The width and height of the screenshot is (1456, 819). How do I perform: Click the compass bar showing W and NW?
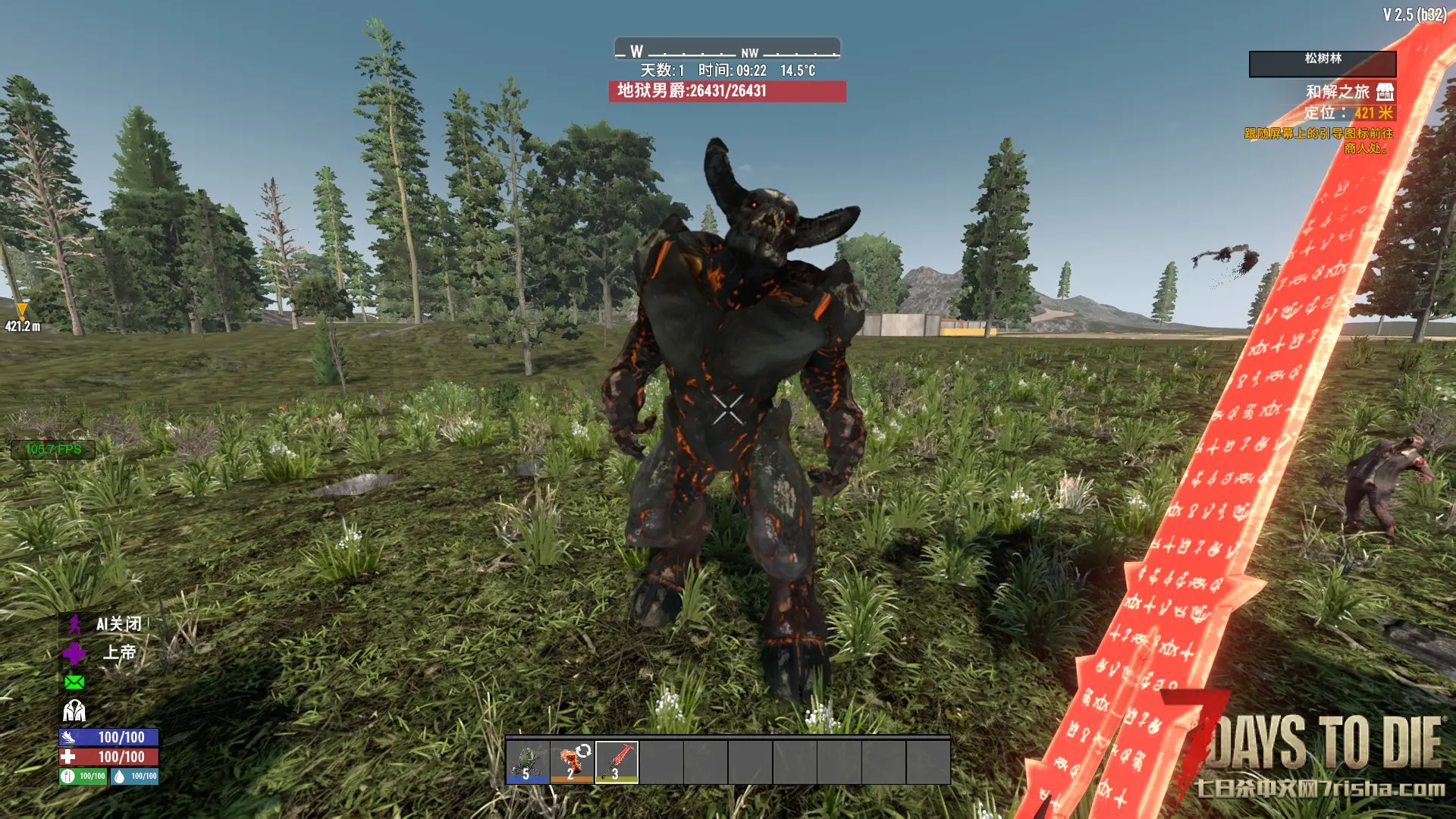tap(726, 50)
